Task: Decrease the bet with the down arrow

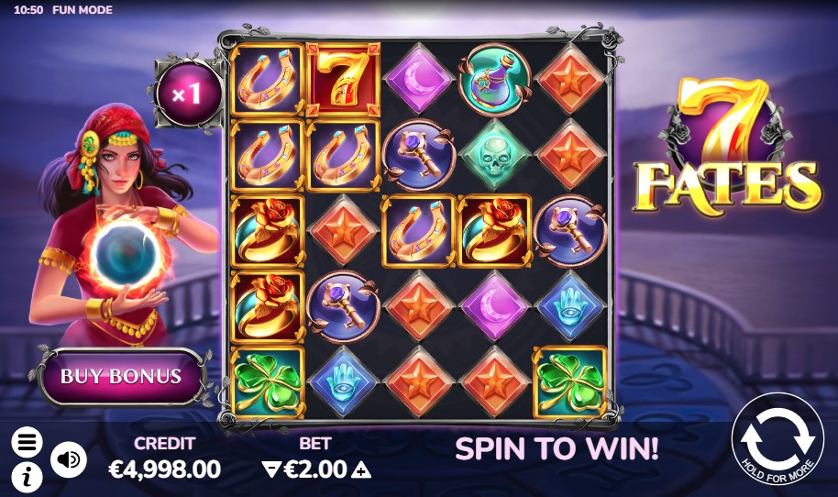Action: (268, 469)
